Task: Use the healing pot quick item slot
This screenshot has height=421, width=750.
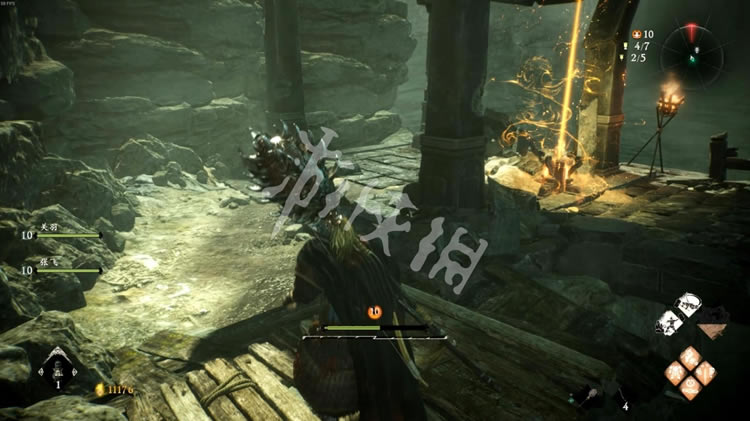Action: coord(56,367)
